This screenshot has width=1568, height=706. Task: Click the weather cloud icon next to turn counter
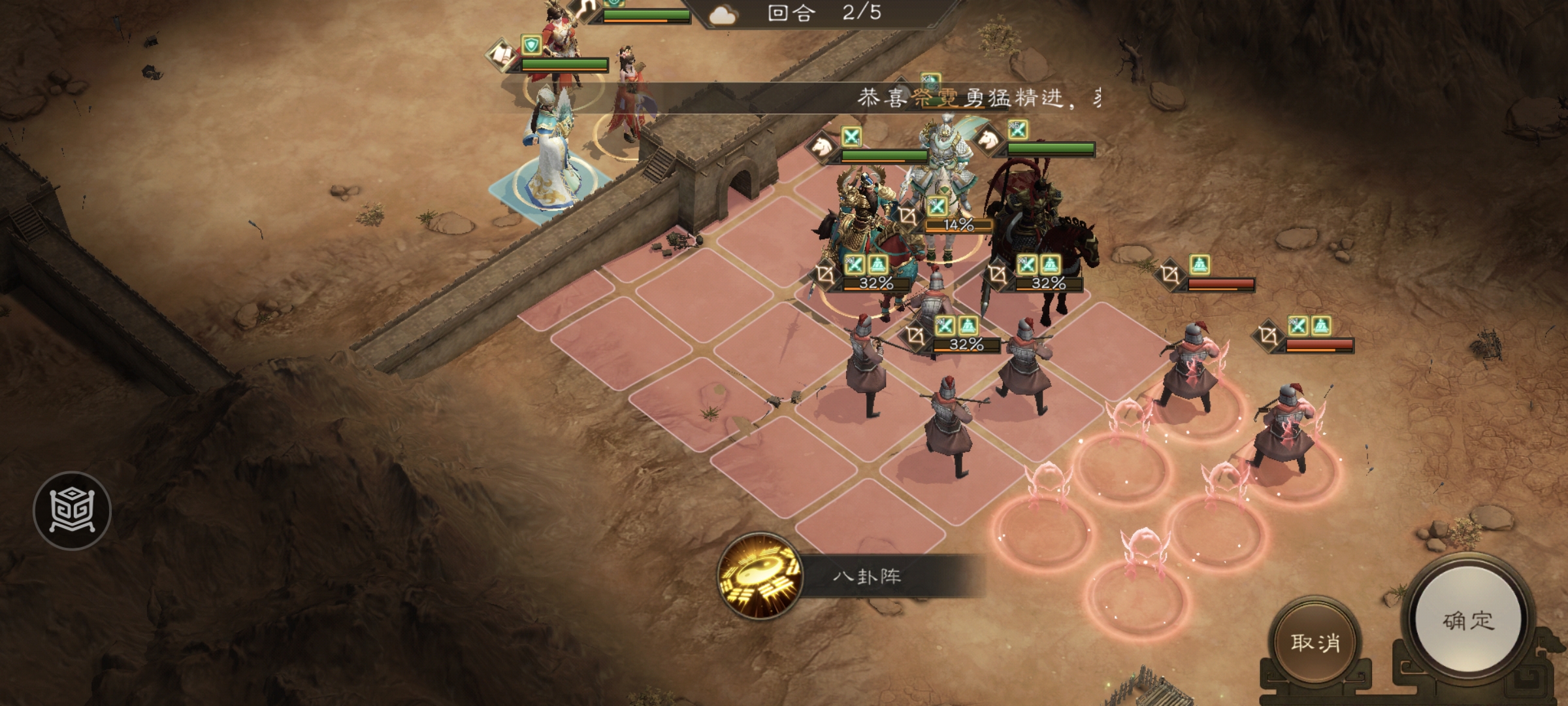click(x=725, y=15)
